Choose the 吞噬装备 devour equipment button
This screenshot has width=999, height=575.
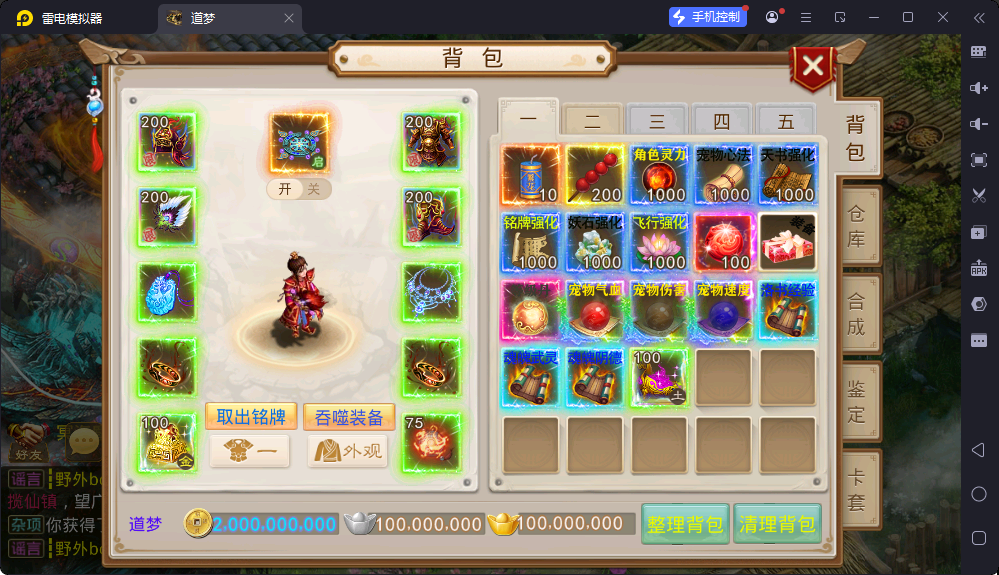(x=349, y=416)
